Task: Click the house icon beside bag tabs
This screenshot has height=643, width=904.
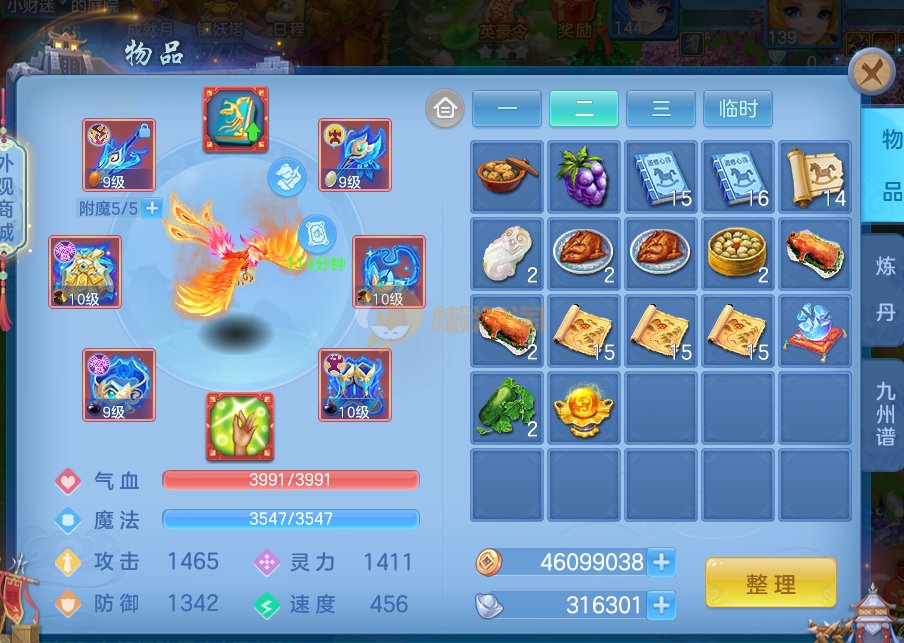Action: click(445, 109)
